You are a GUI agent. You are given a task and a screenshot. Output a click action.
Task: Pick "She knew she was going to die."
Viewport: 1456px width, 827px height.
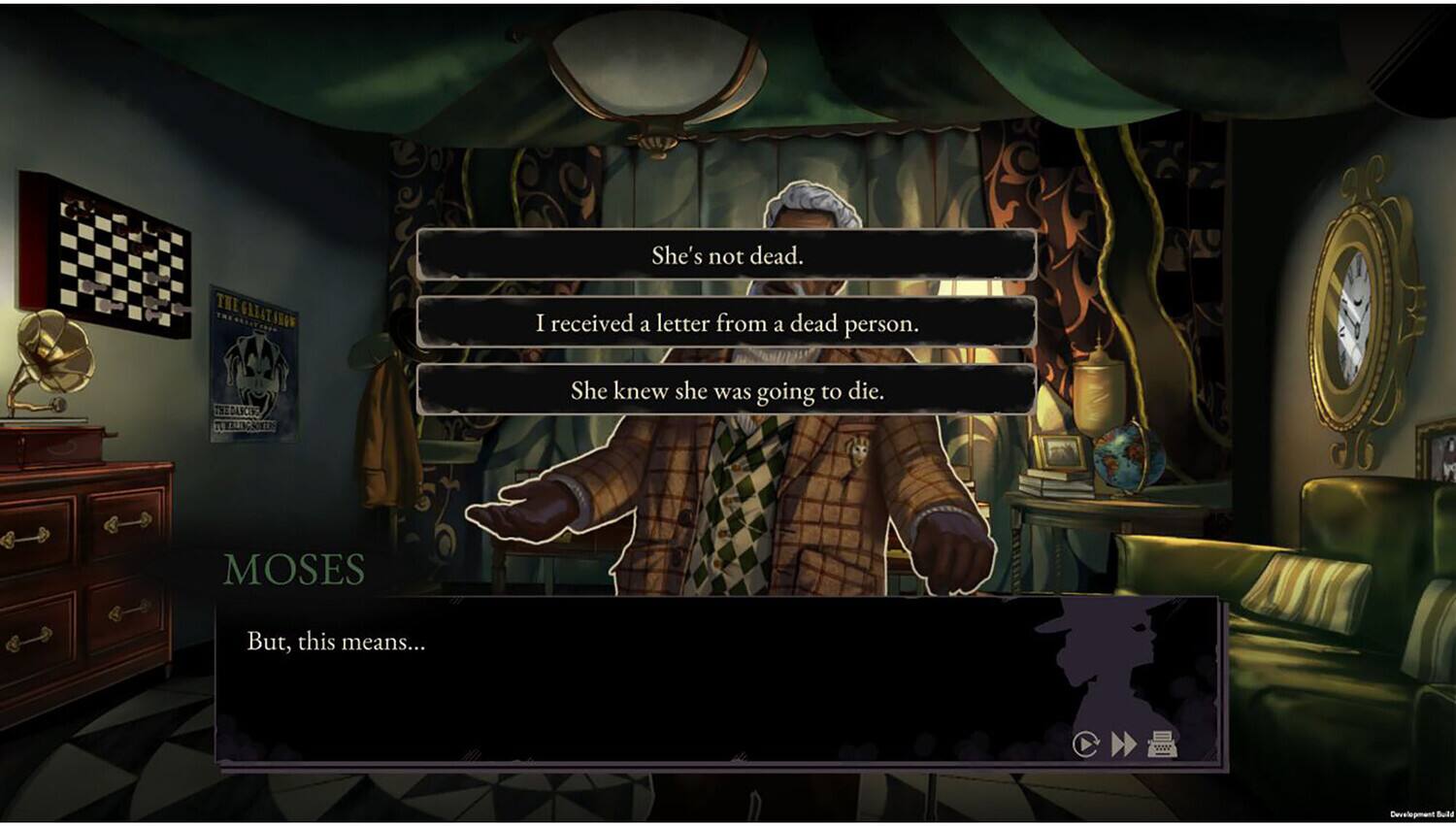(x=726, y=390)
